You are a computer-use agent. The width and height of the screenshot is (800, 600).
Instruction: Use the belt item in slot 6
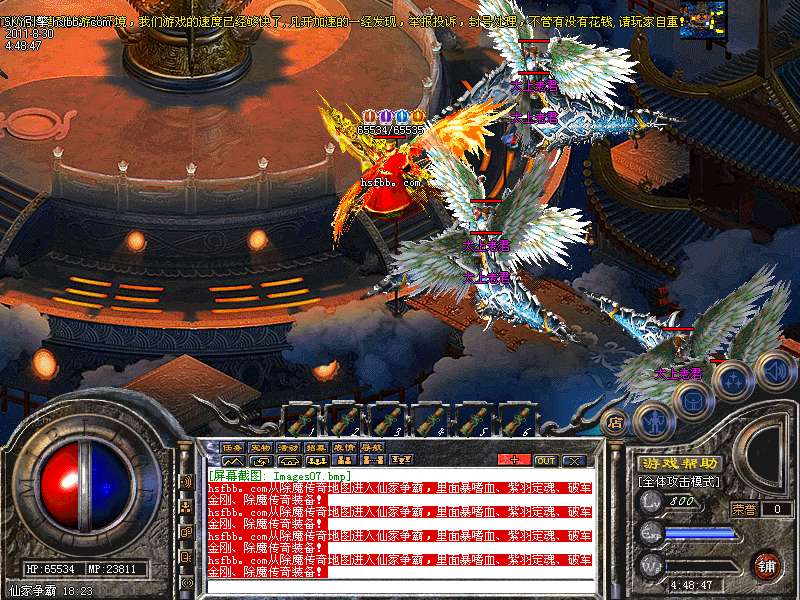[518, 419]
